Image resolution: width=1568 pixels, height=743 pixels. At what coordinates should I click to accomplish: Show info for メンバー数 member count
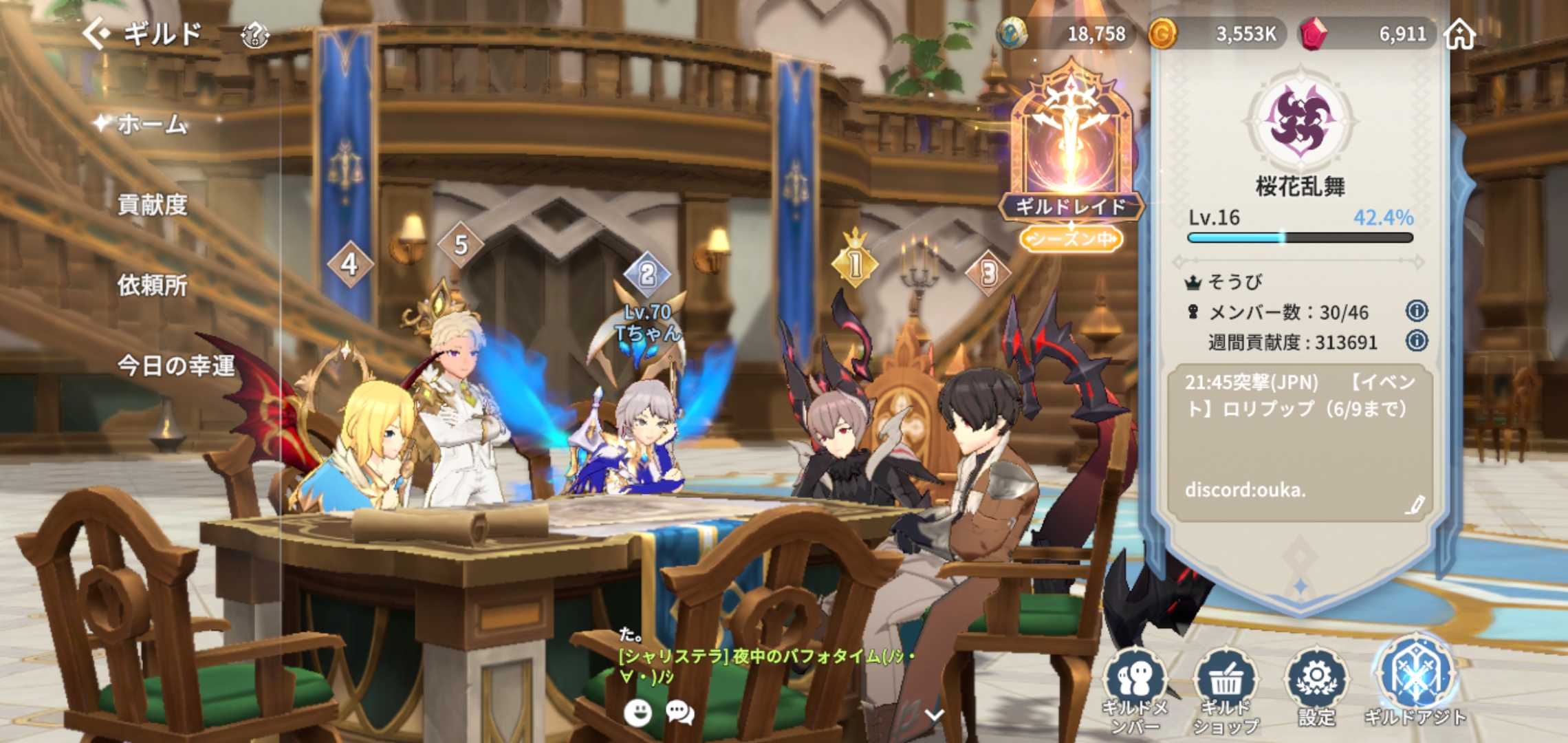[1417, 312]
